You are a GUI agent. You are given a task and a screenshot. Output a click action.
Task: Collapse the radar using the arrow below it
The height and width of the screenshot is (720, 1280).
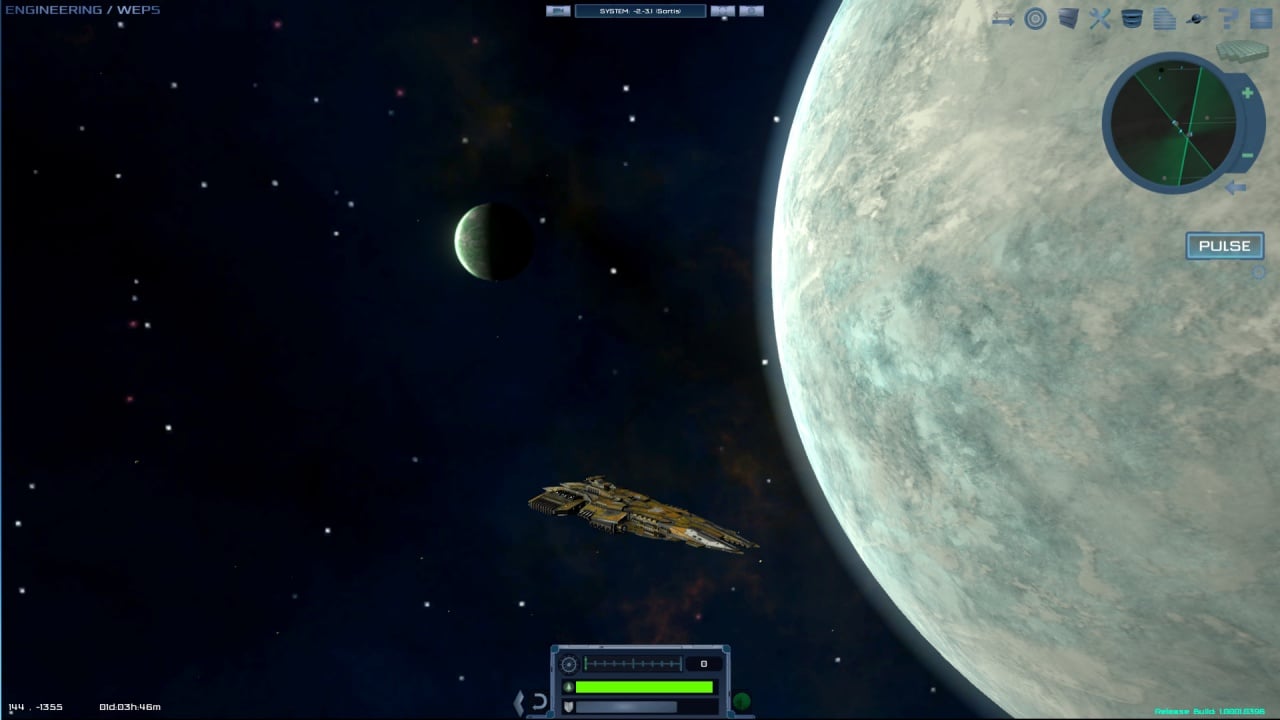(x=1236, y=187)
